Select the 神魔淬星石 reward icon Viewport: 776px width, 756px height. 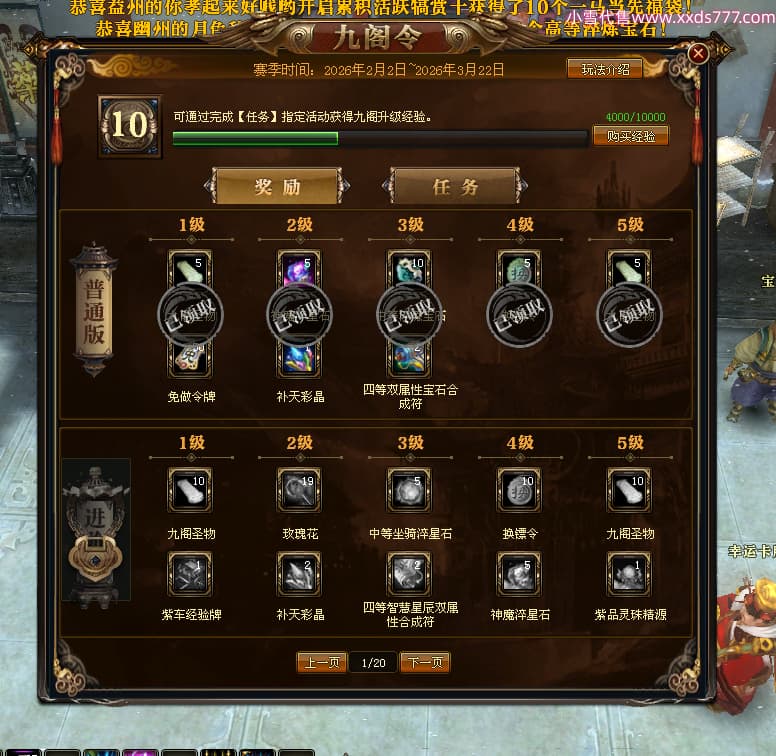519,573
